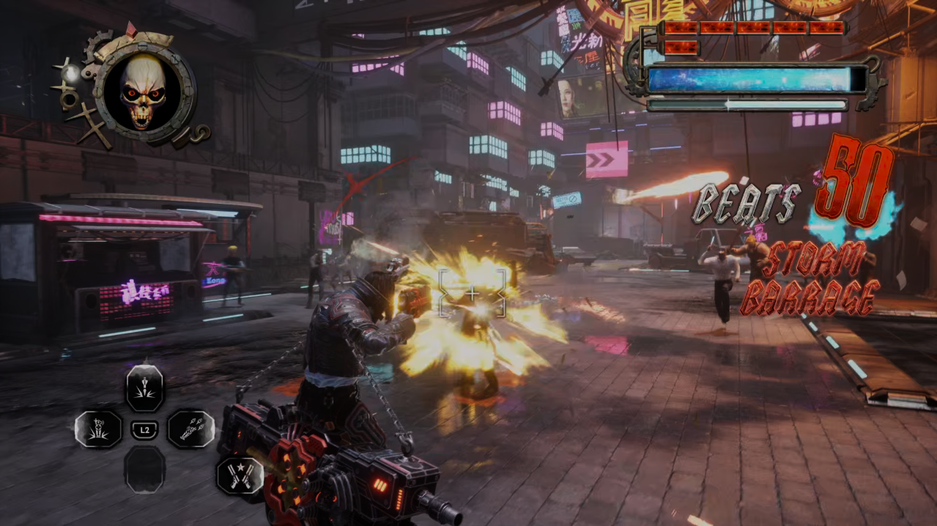
Task: Select the crossed guns star icon
Action: tap(241, 475)
